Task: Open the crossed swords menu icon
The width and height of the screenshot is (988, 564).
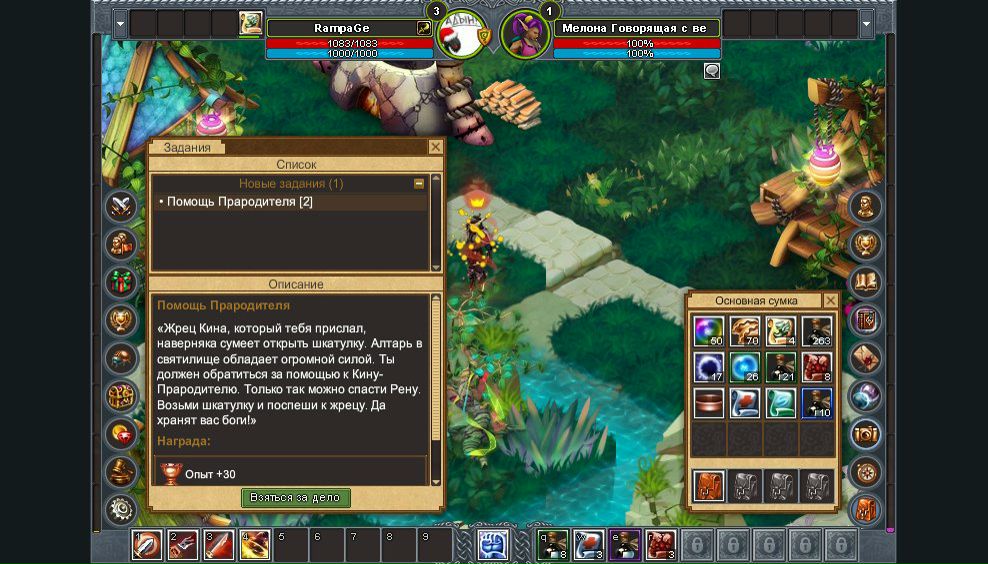Action: (x=122, y=206)
